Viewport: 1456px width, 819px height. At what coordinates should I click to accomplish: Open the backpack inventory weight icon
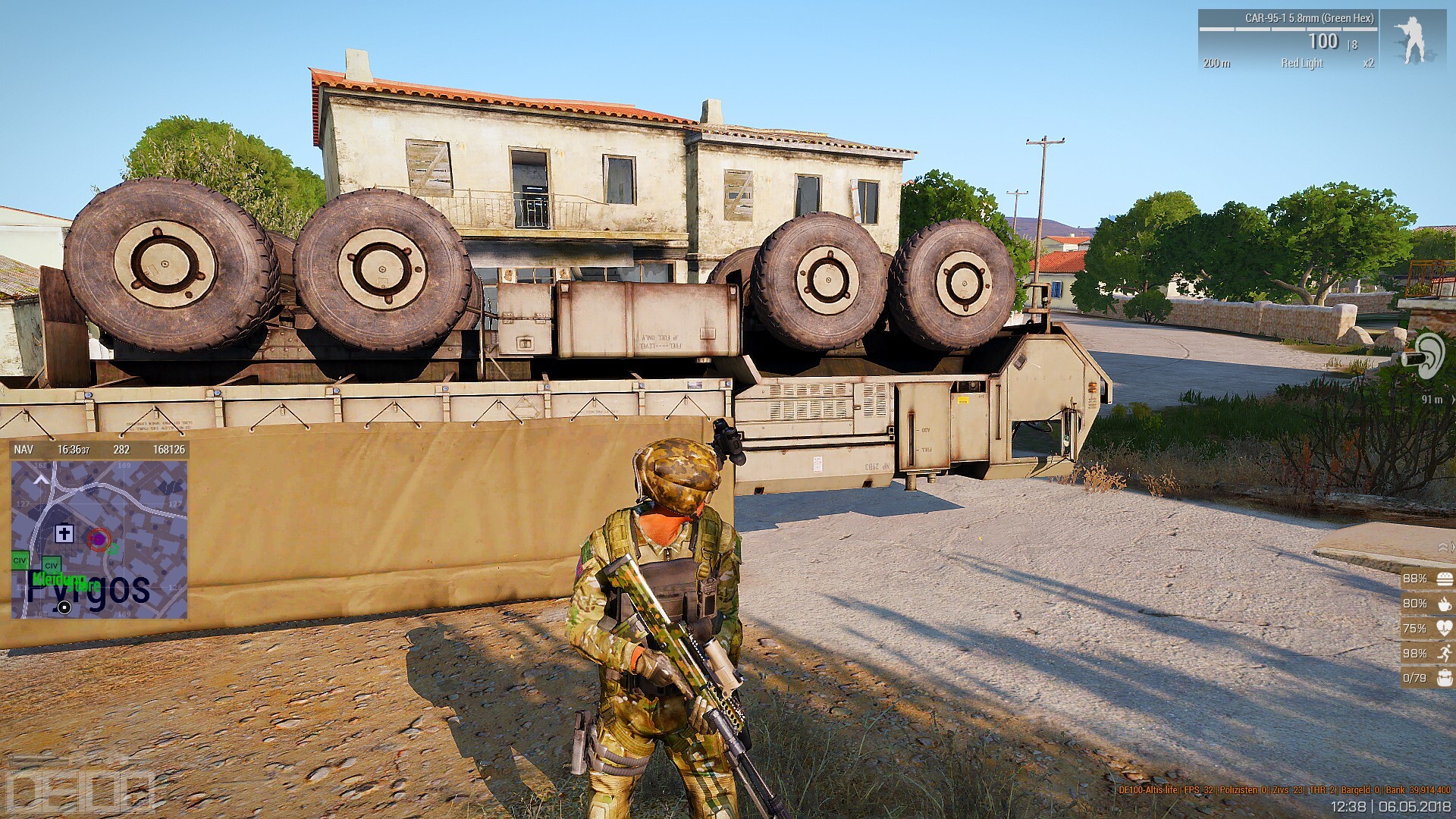coord(1443,678)
